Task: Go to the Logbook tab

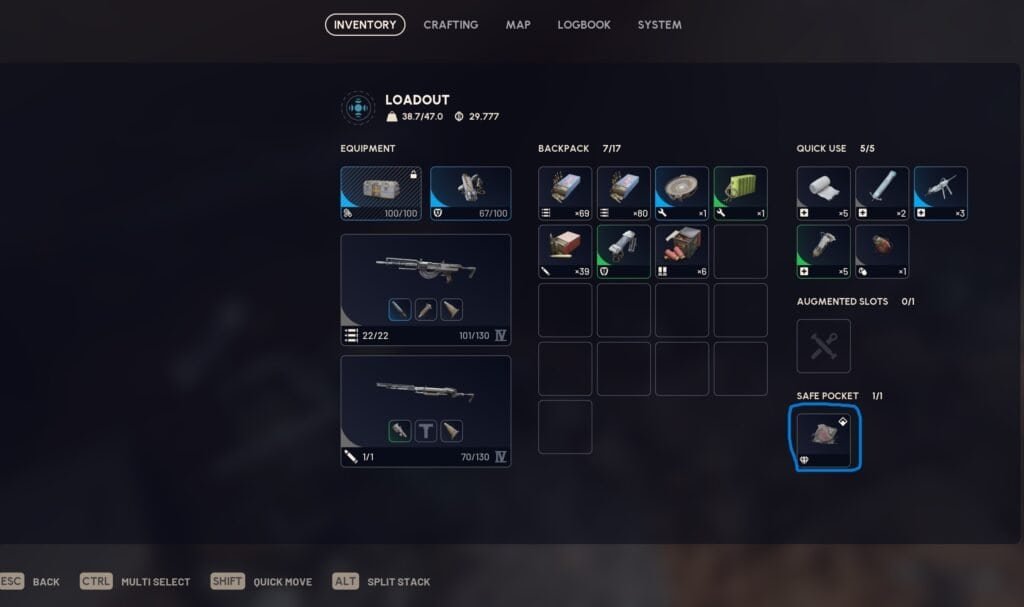Action: [x=584, y=25]
